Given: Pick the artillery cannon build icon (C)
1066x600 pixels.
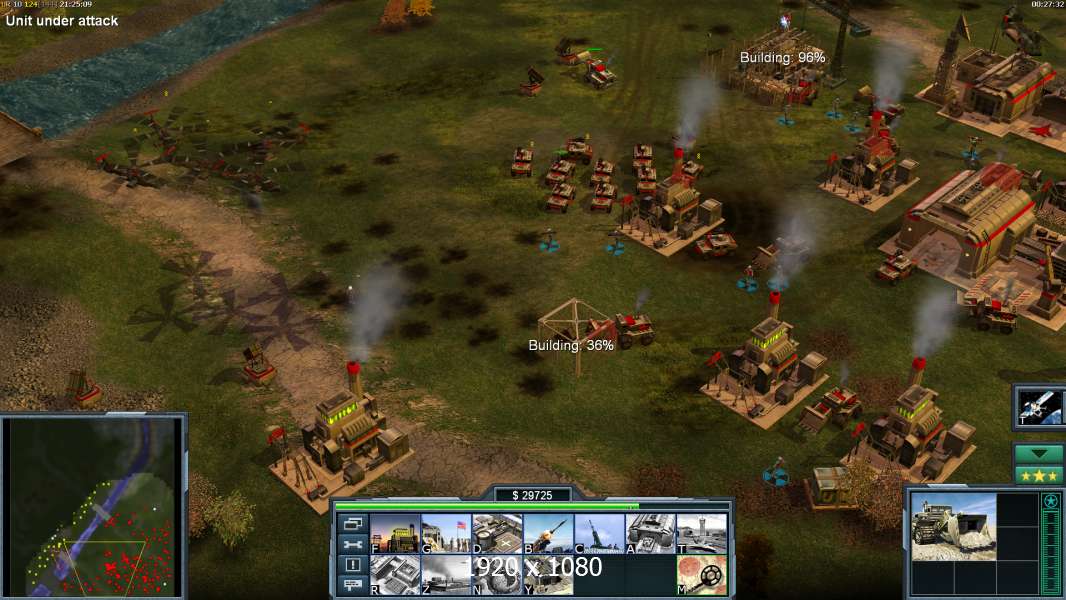Looking at the screenshot, I should tap(599, 534).
